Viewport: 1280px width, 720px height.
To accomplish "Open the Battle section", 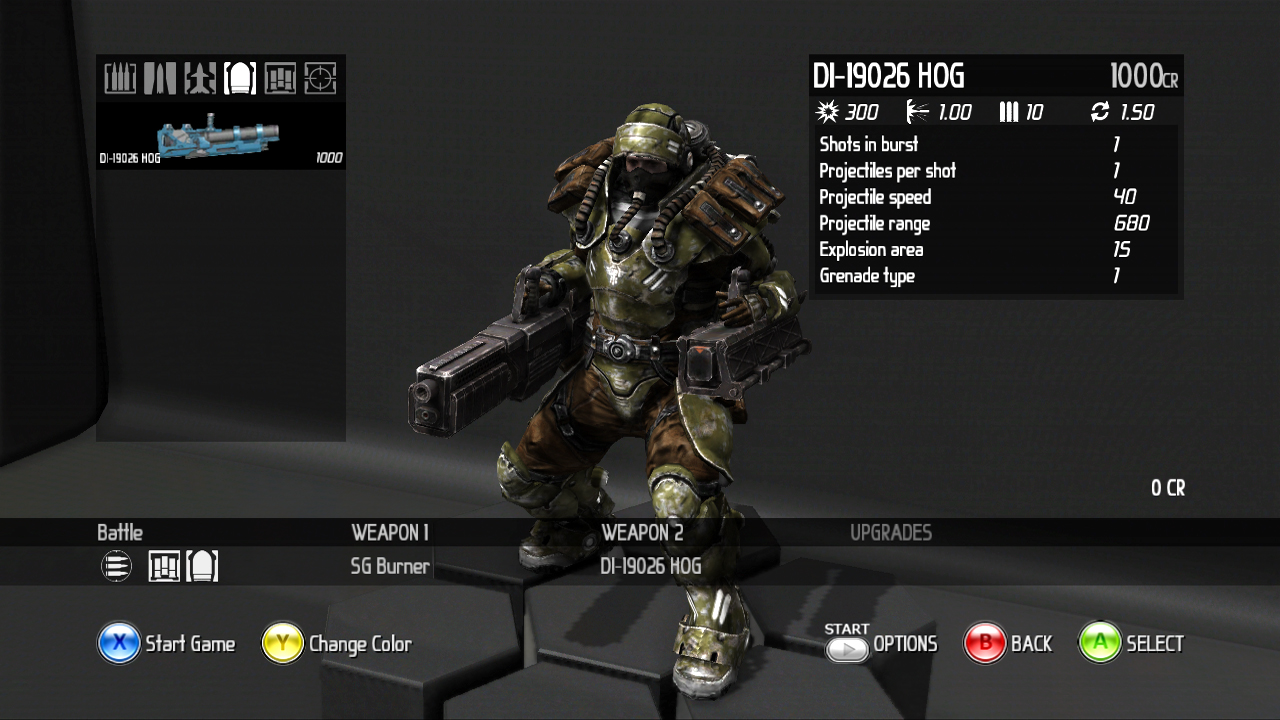I will pyautogui.click(x=120, y=533).
